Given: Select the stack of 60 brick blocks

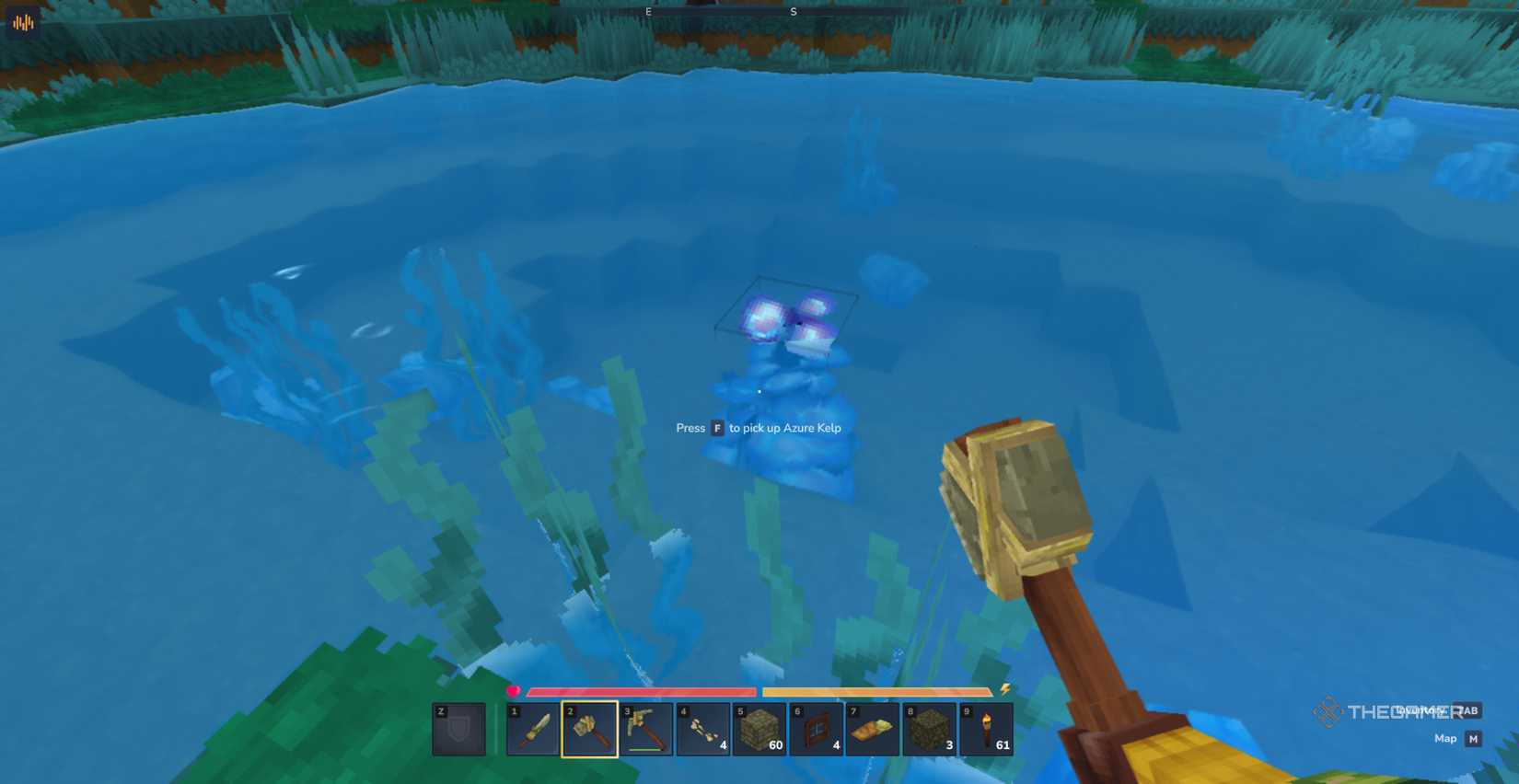Looking at the screenshot, I should (760, 729).
